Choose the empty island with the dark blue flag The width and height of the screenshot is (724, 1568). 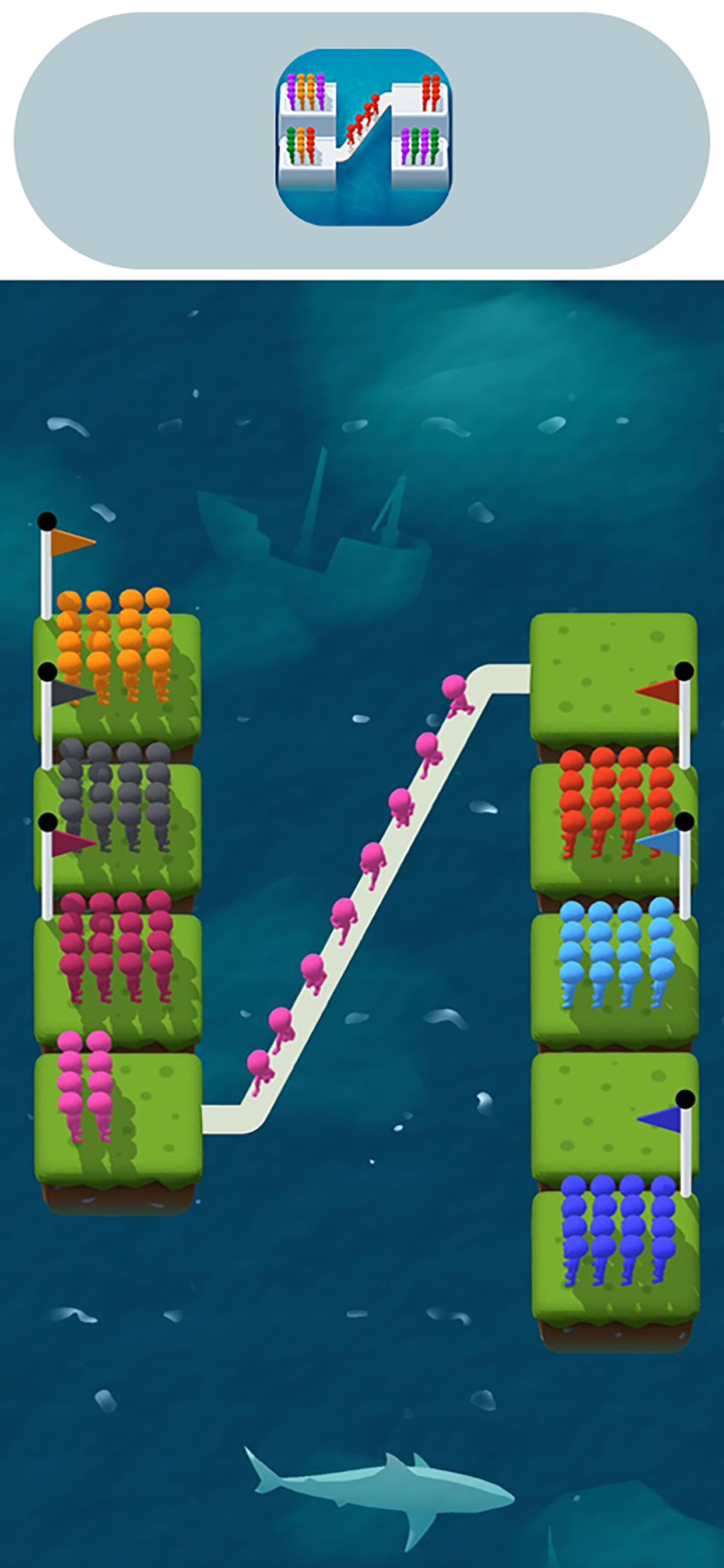tap(614, 1117)
